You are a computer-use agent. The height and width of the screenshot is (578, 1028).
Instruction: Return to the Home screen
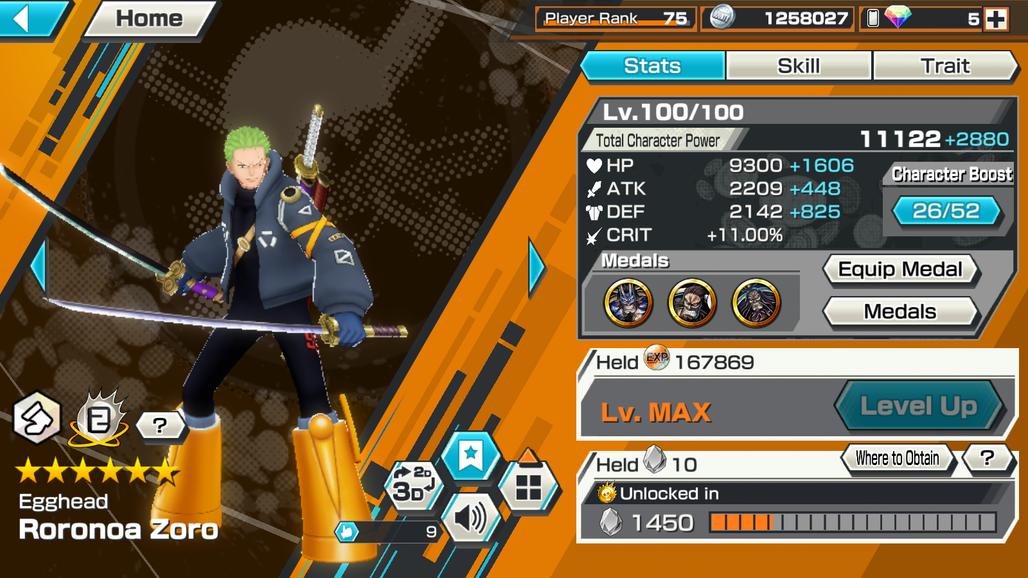150,18
